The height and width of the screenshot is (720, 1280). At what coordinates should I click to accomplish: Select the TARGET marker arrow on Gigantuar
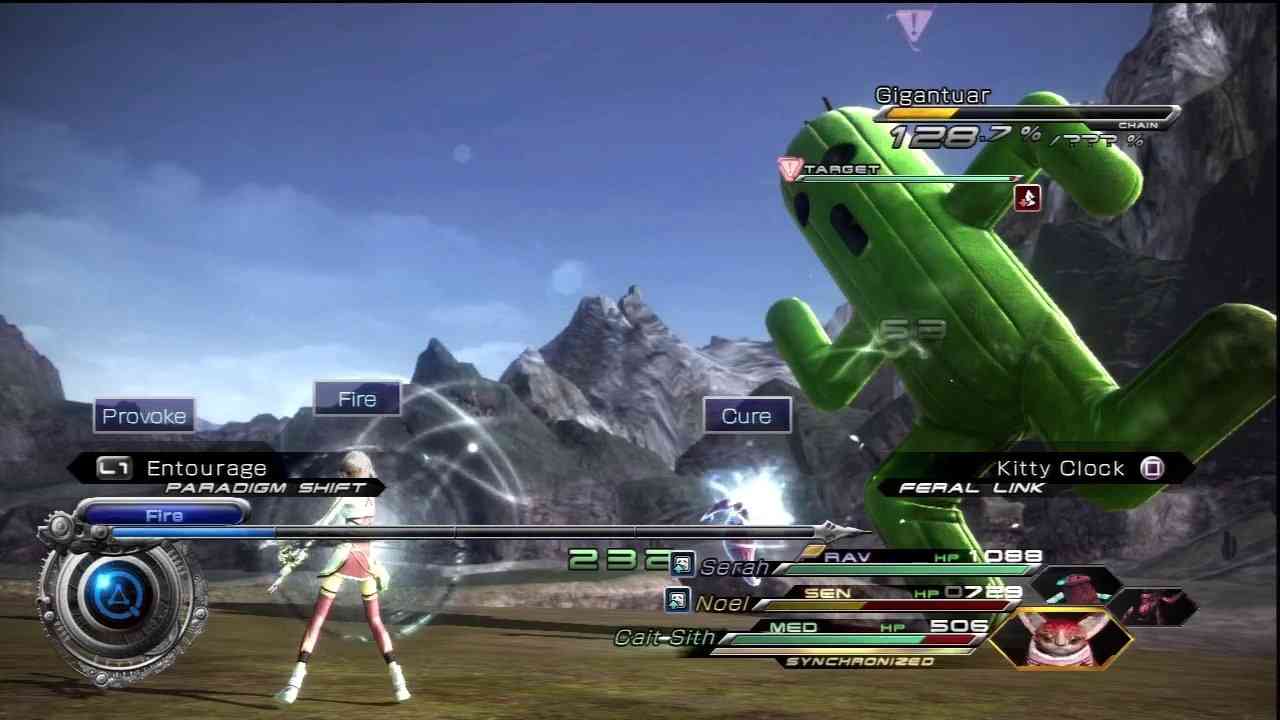coord(790,169)
